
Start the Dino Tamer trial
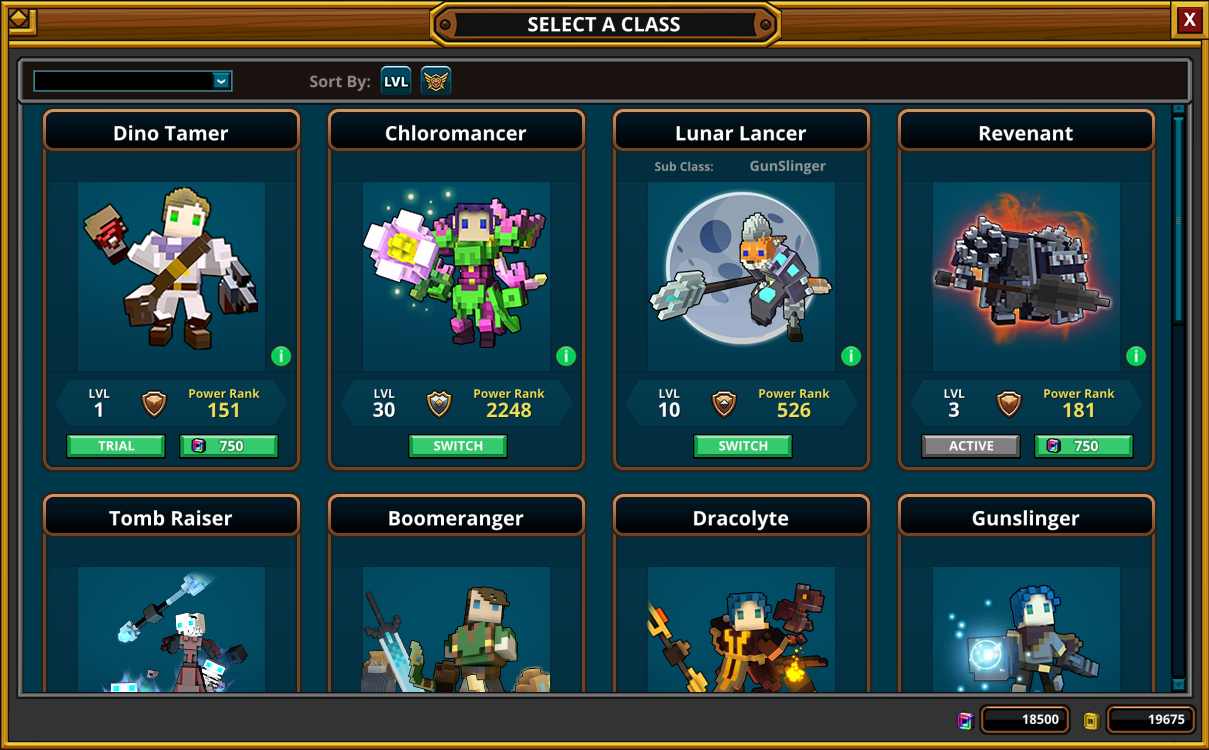point(116,446)
